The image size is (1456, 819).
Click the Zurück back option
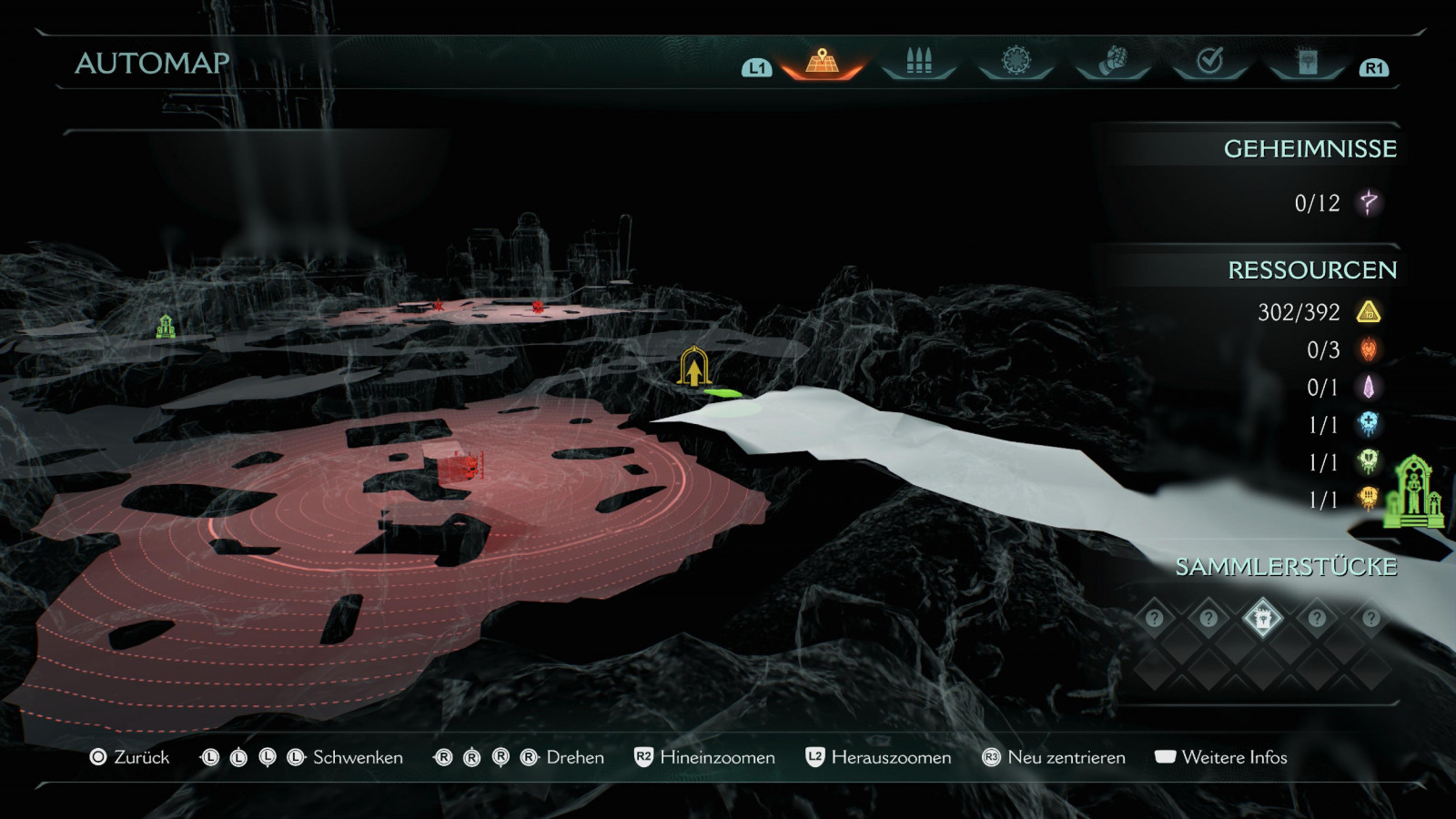click(x=130, y=757)
